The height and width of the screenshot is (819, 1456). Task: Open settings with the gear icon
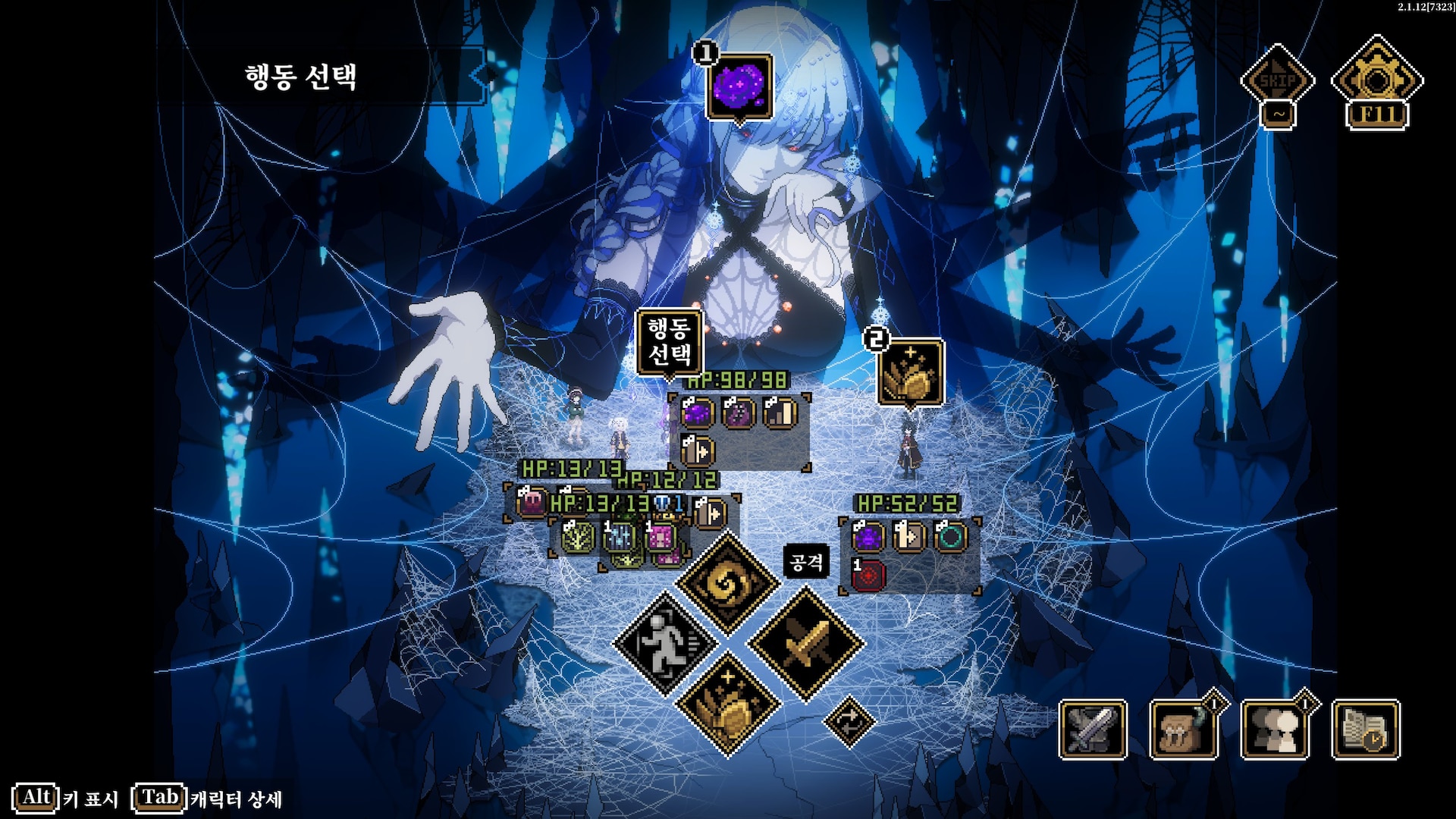click(1376, 80)
